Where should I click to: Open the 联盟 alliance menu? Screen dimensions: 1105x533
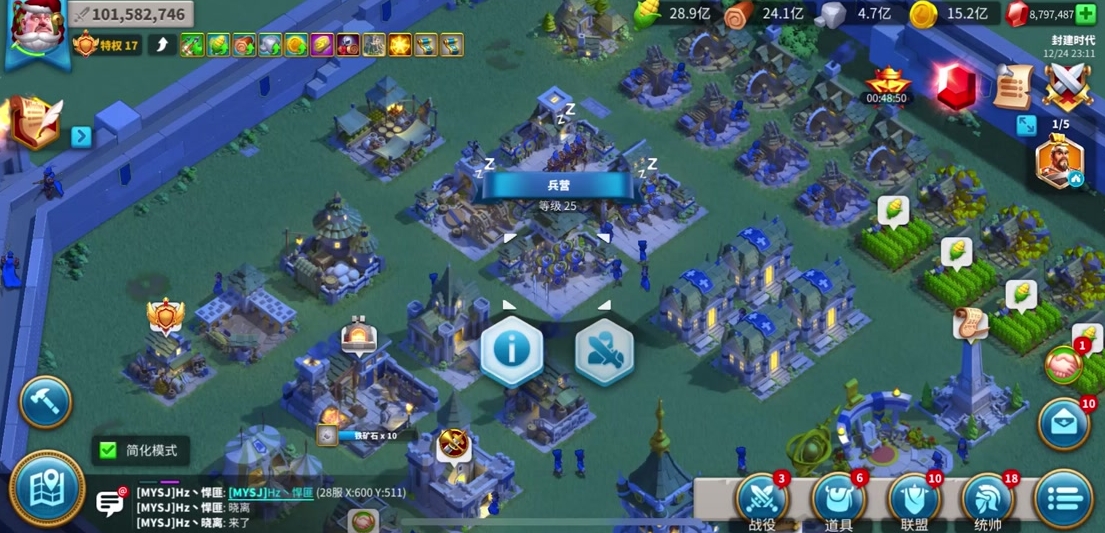pyautogui.click(x=914, y=500)
